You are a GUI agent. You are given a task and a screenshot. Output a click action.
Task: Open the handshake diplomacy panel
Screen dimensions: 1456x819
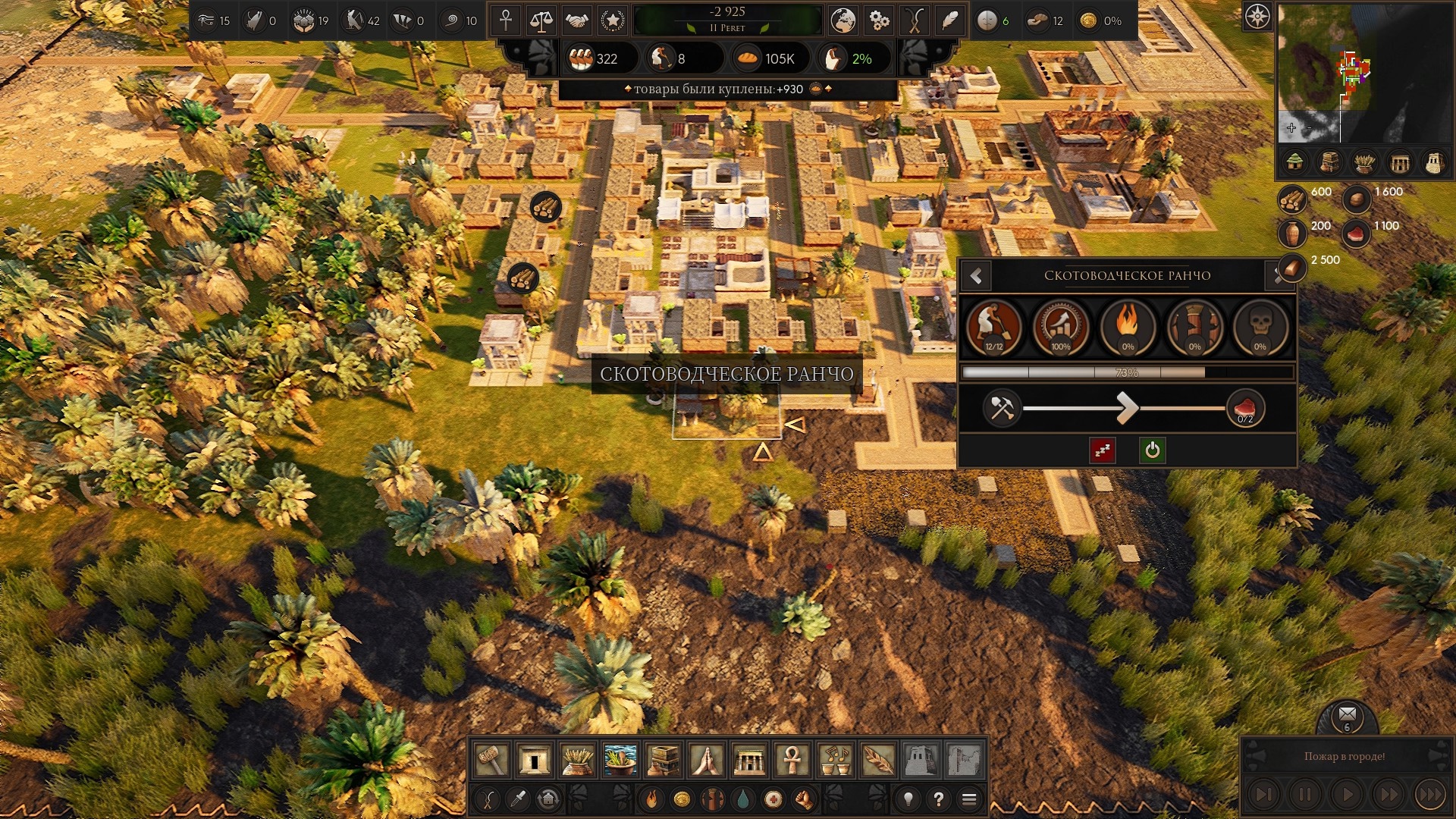point(576,20)
